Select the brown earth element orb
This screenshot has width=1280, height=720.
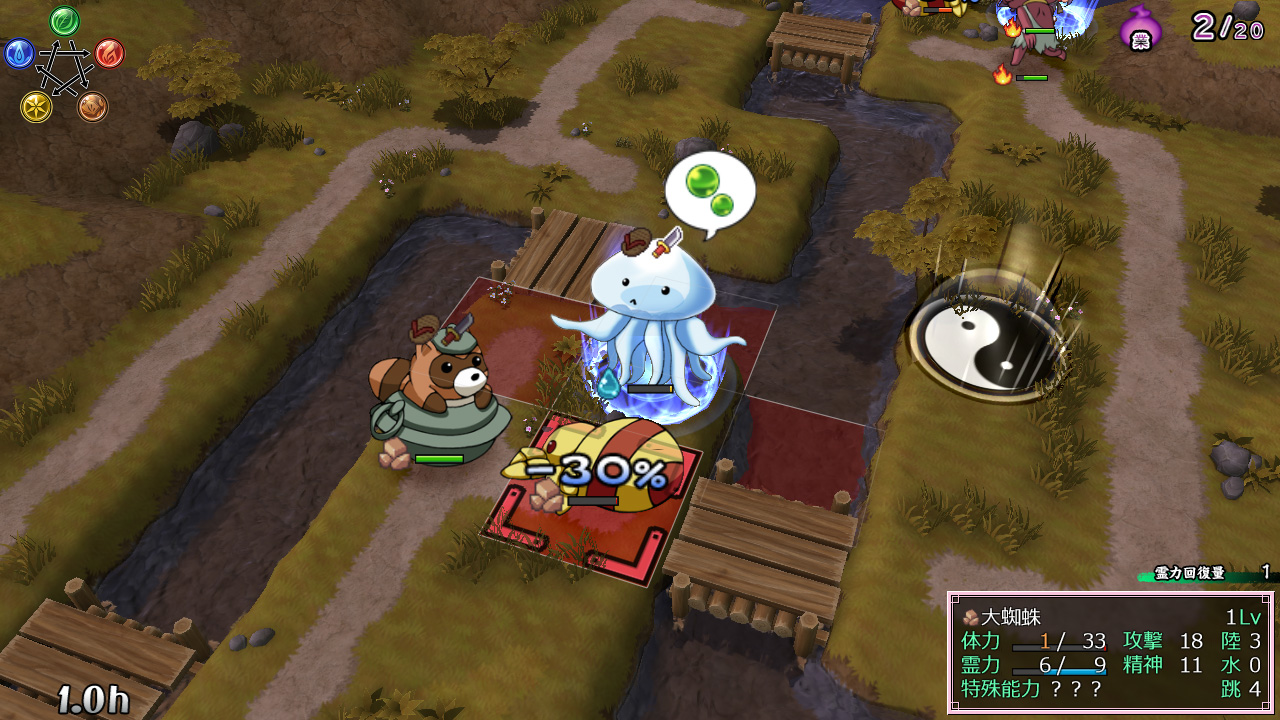point(93,107)
